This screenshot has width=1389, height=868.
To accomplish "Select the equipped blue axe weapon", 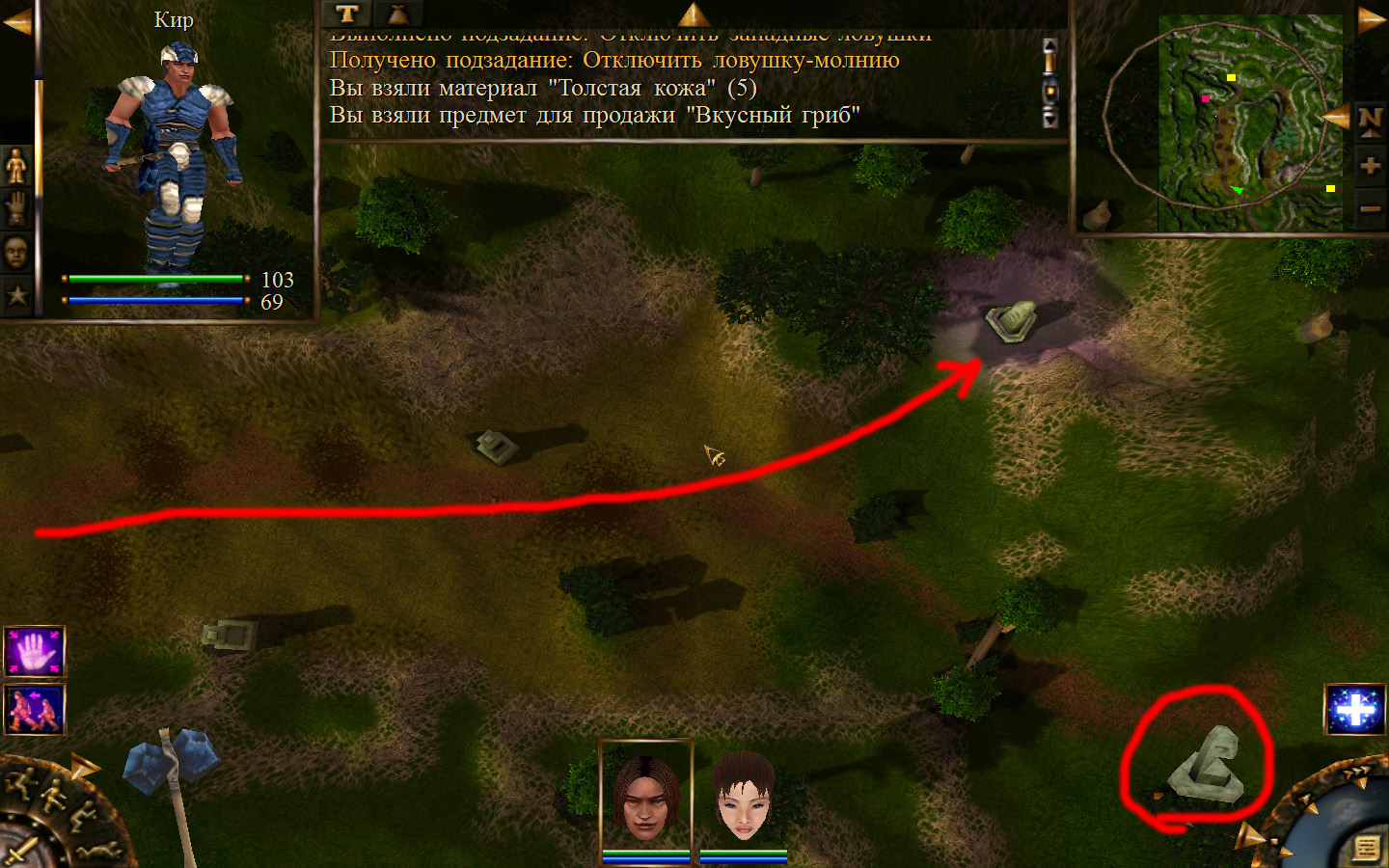I will pyautogui.click(x=172, y=772).
